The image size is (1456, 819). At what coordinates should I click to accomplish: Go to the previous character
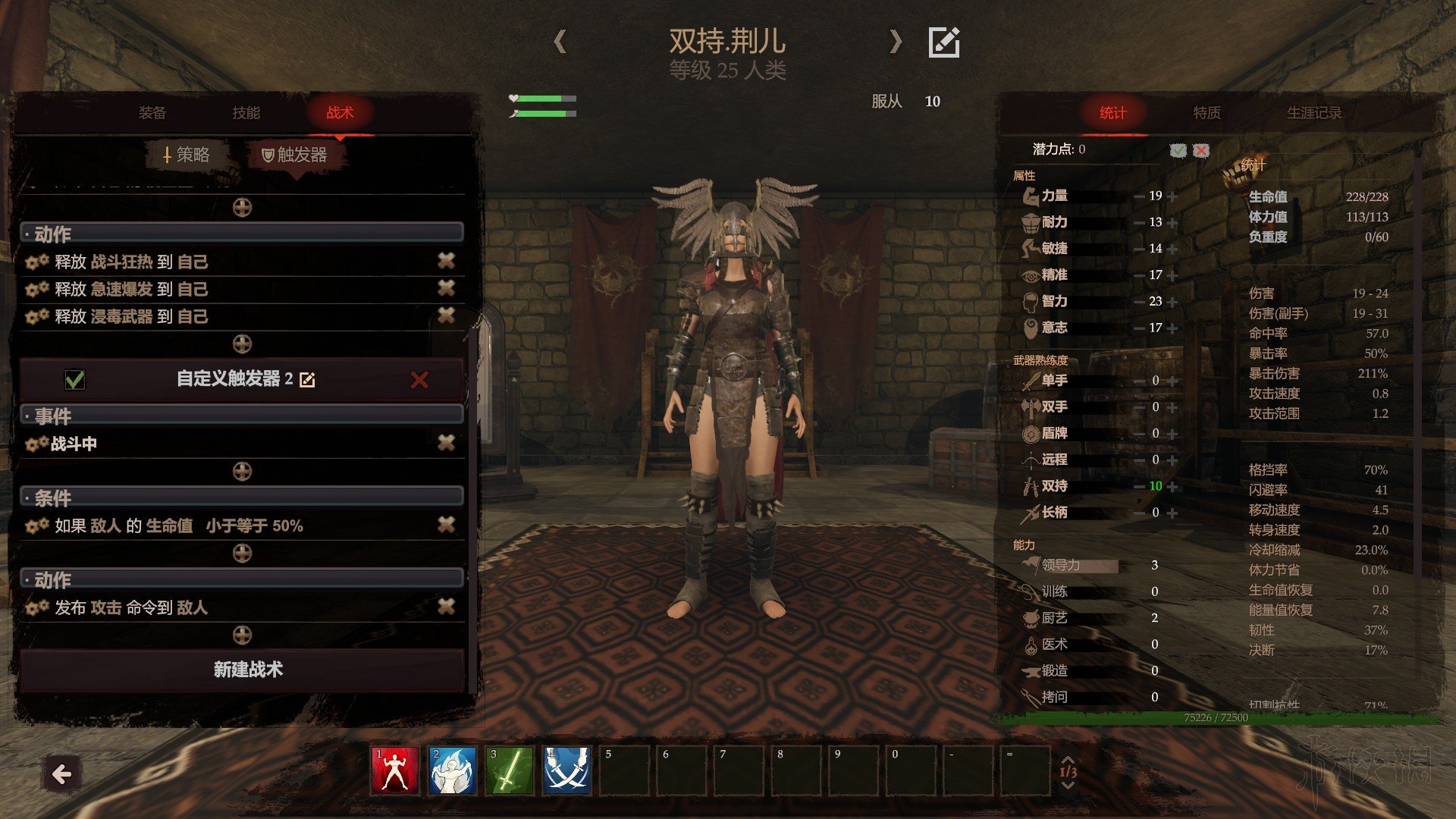560,41
